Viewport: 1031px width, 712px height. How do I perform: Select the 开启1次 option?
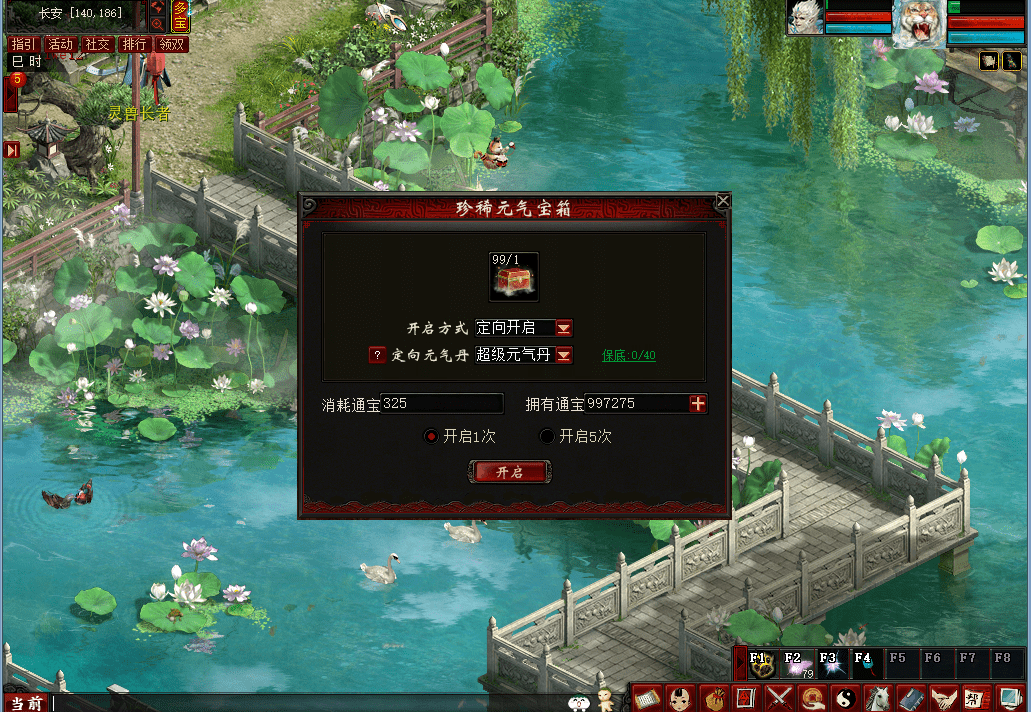tap(431, 436)
